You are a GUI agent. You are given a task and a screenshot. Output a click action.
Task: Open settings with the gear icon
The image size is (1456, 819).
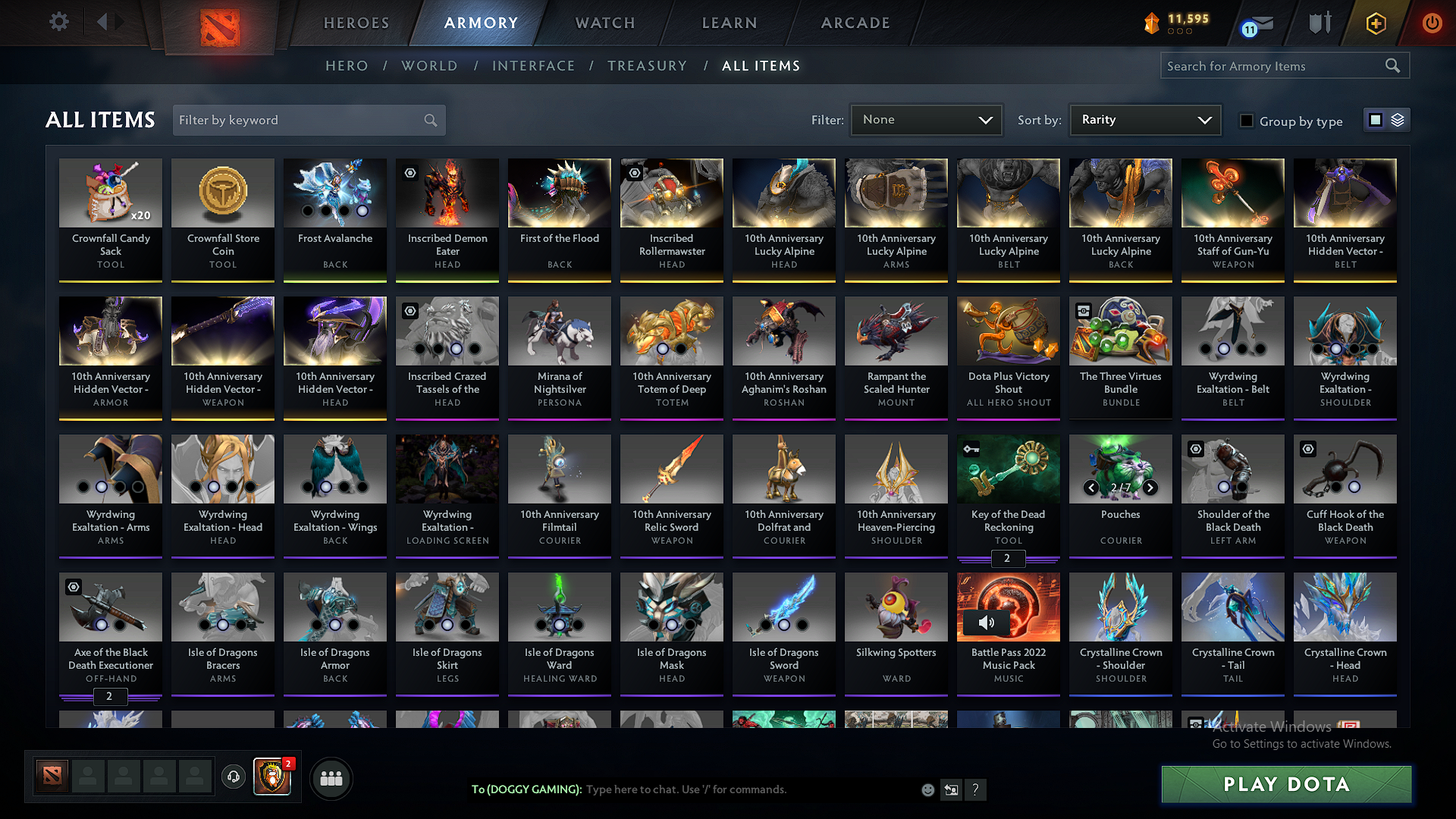[x=58, y=22]
